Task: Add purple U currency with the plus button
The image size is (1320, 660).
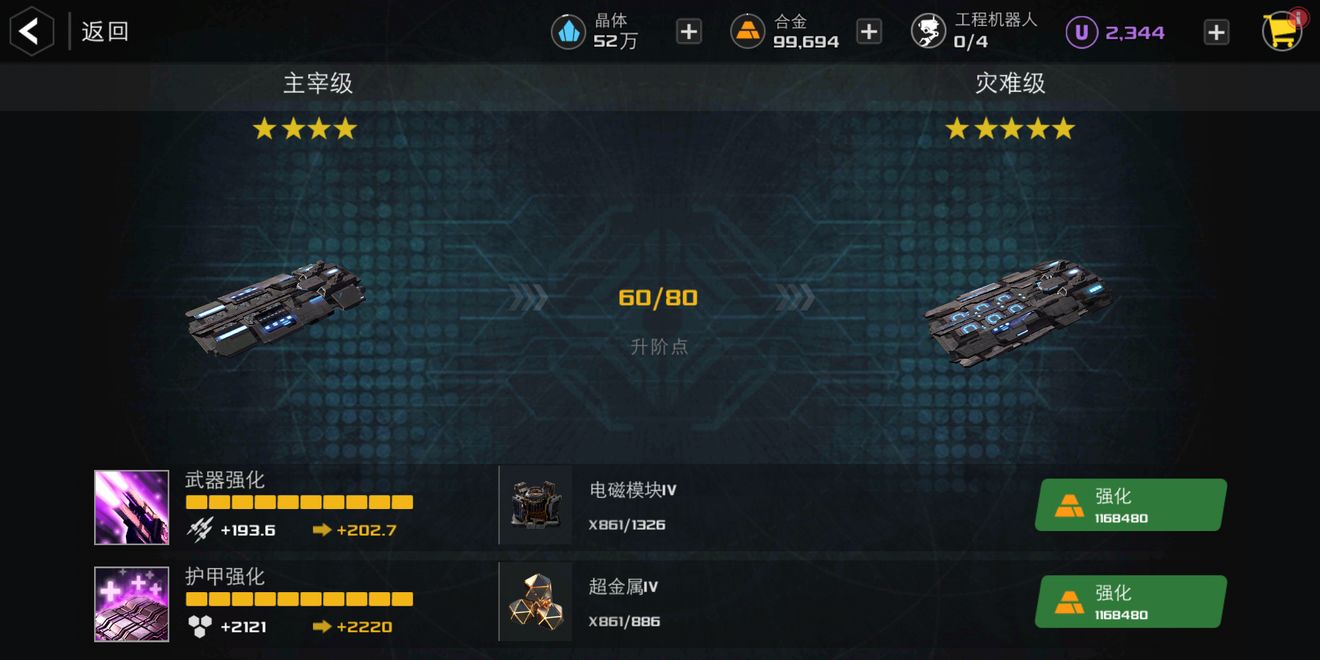Action: point(1216,32)
